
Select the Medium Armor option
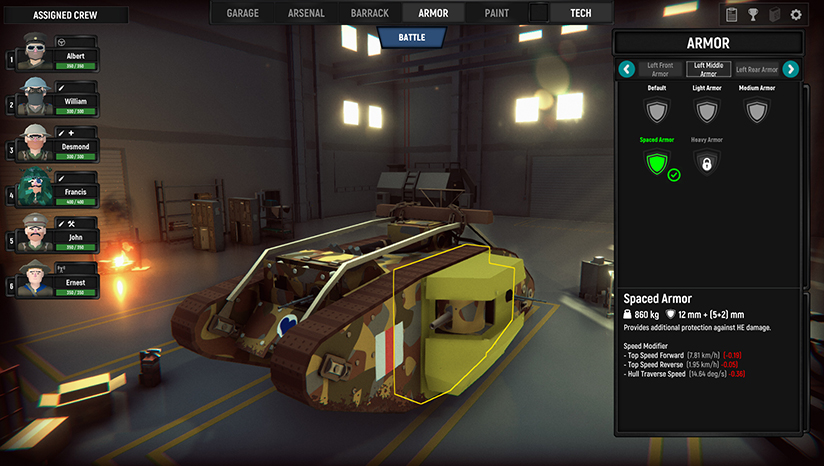click(x=756, y=109)
